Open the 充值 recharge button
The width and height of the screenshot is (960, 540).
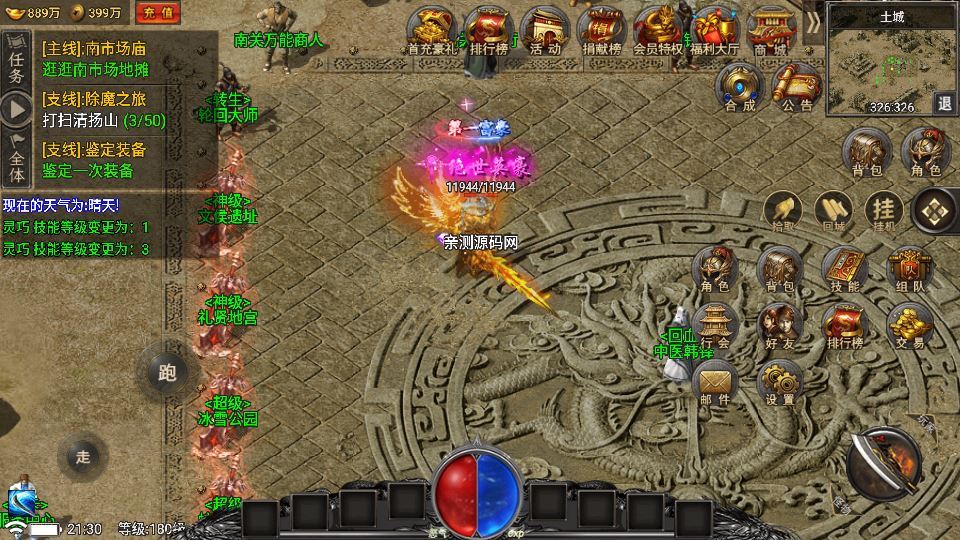[x=156, y=12]
